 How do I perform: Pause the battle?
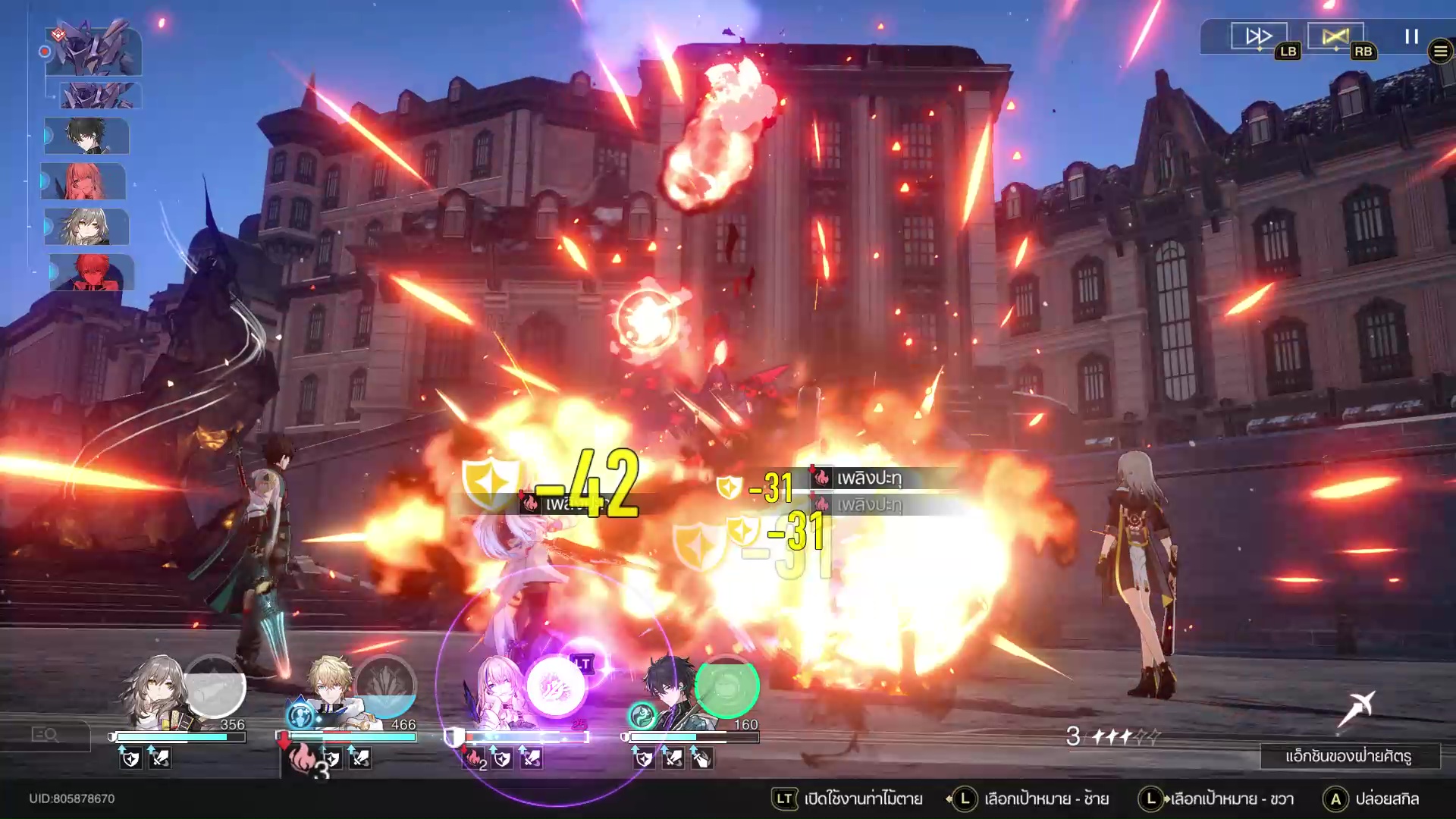pyautogui.click(x=1411, y=36)
